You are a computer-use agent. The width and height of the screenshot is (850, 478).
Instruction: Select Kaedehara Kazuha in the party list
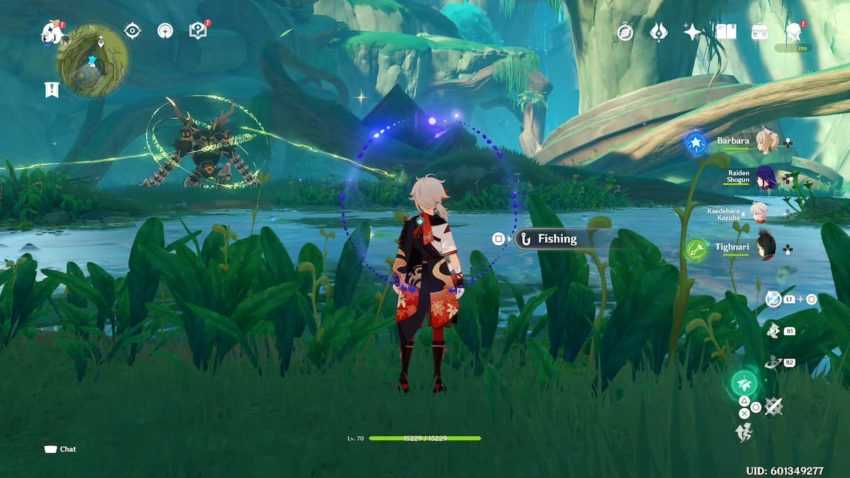coord(759,212)
